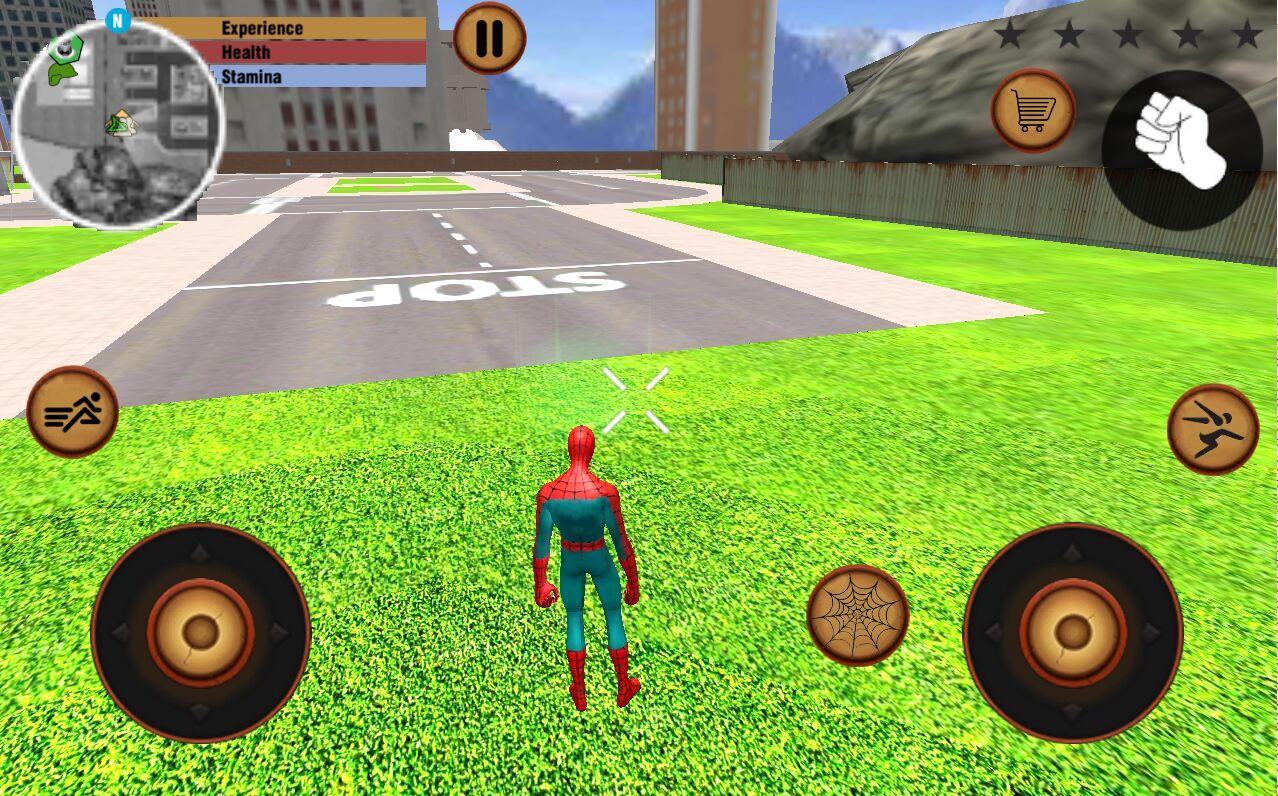This screenshot has height=796, width=1278.
Task: Open the shop via shopping cart icon
Action: click(1033, 111)
